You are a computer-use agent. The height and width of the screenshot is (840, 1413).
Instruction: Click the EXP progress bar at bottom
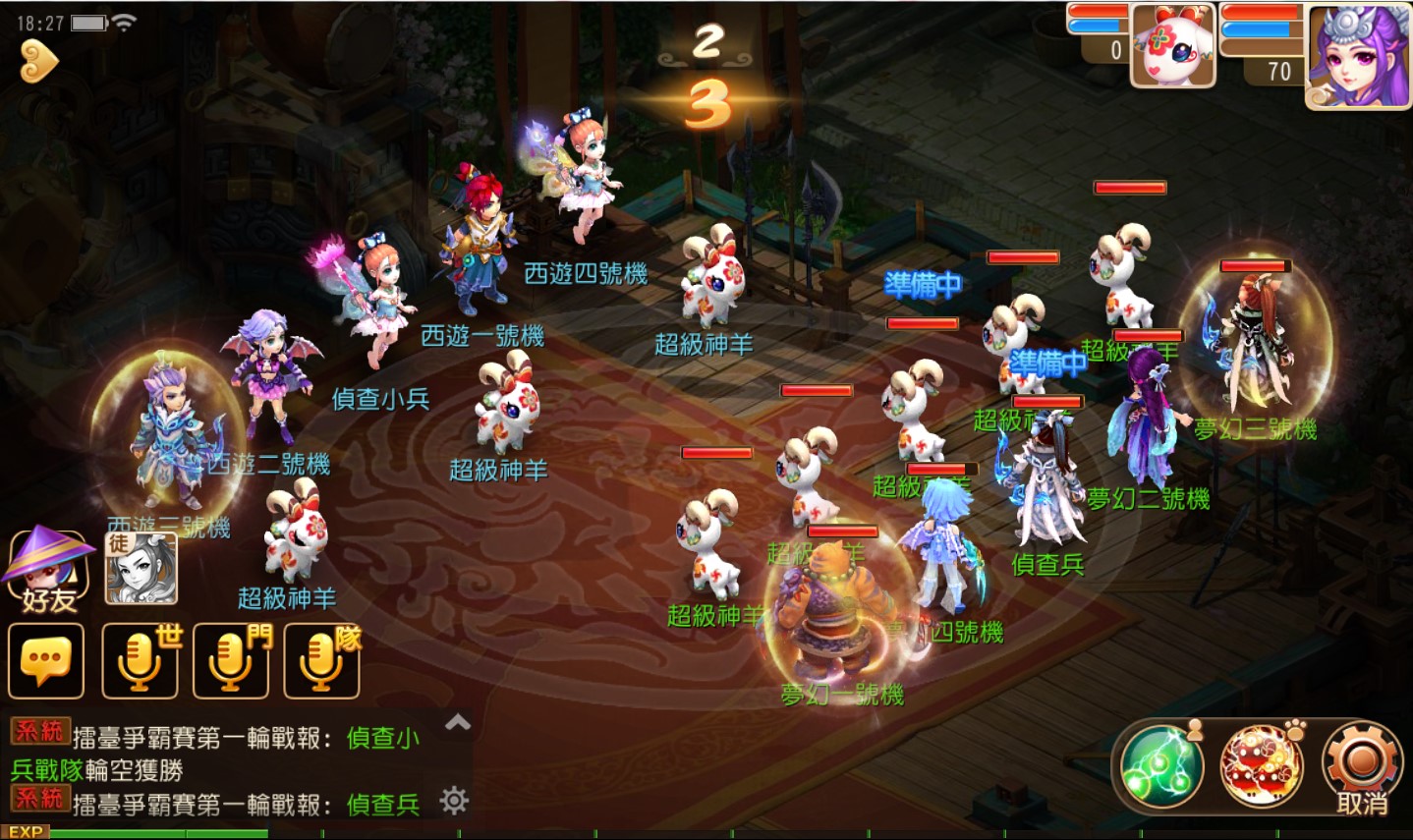(157, 834)
